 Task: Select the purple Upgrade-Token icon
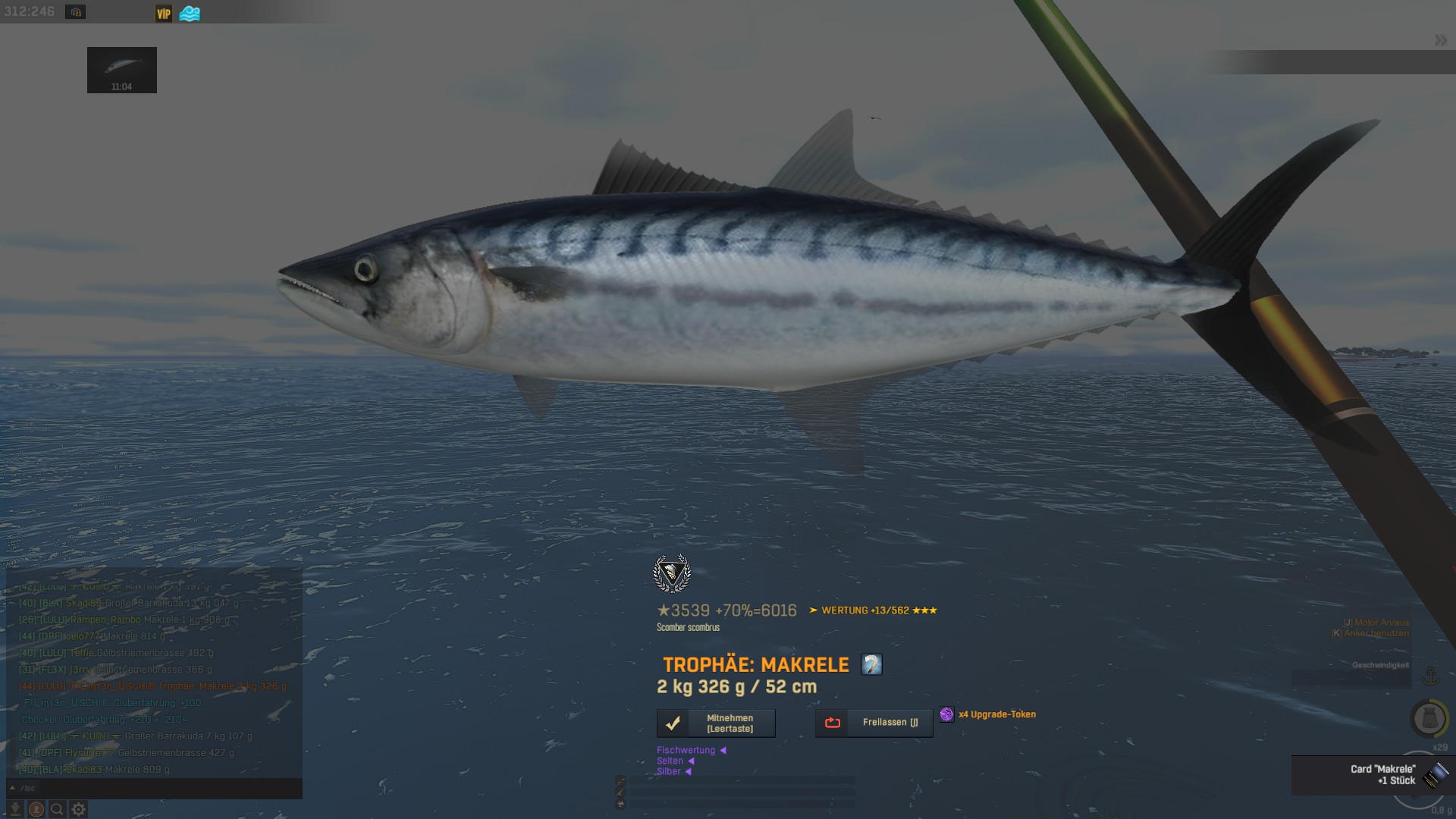[946, 714]
